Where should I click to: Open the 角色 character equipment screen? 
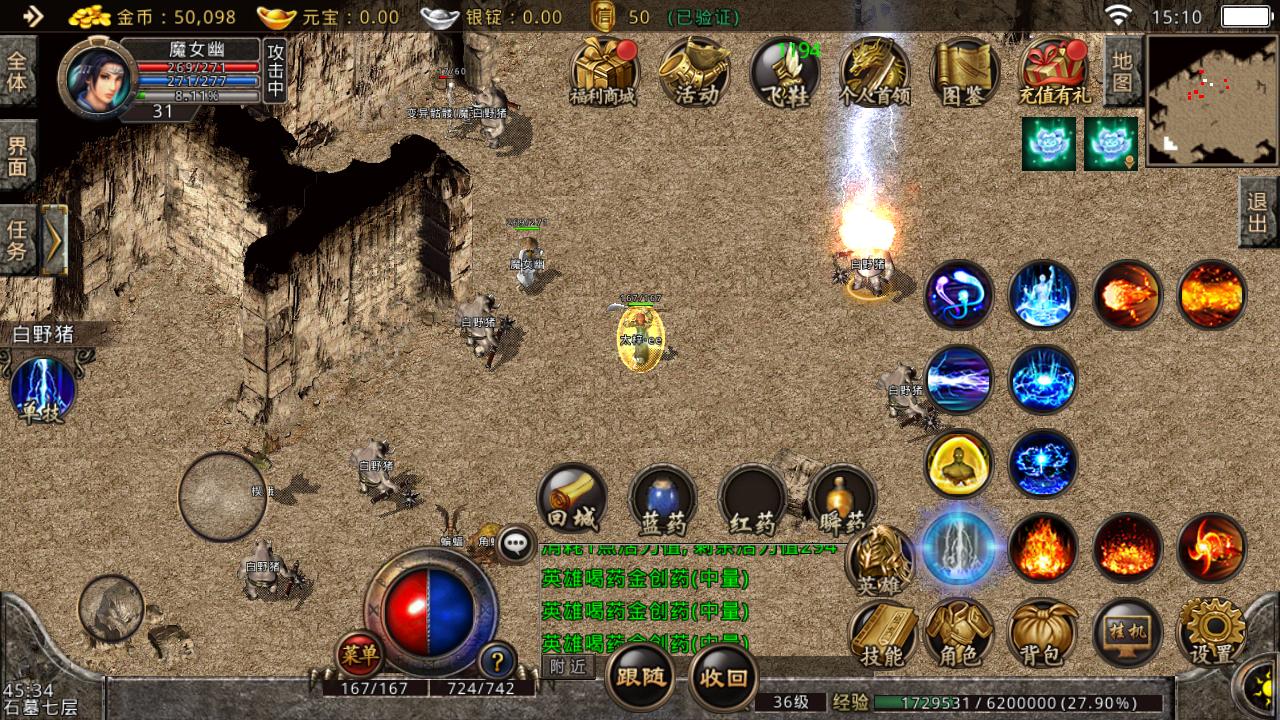point(959,634)
